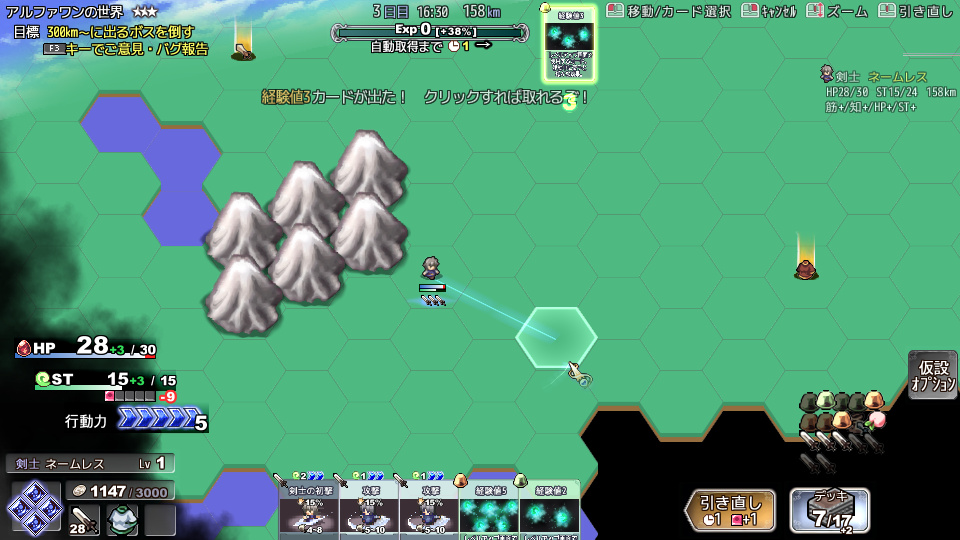Select the white armor equipment slot
The width and height of the screenshot is (960, 540).
122,519
